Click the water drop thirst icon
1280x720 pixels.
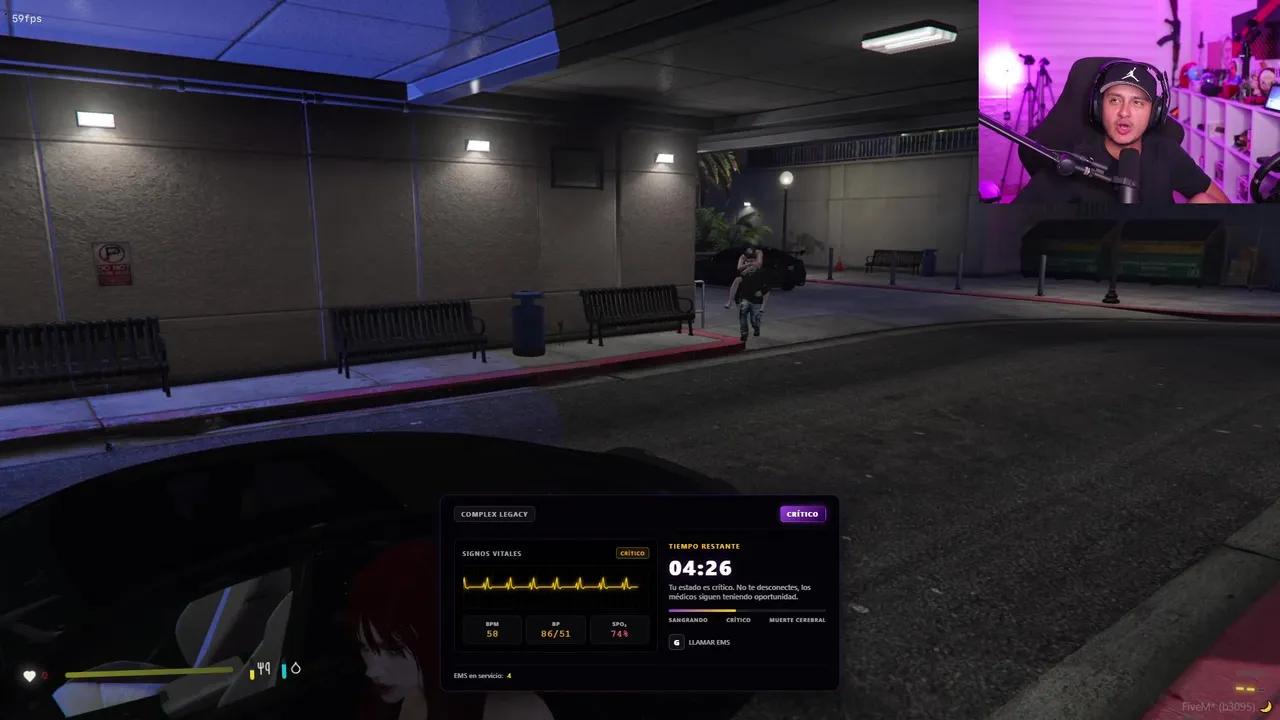pos(293,668)
